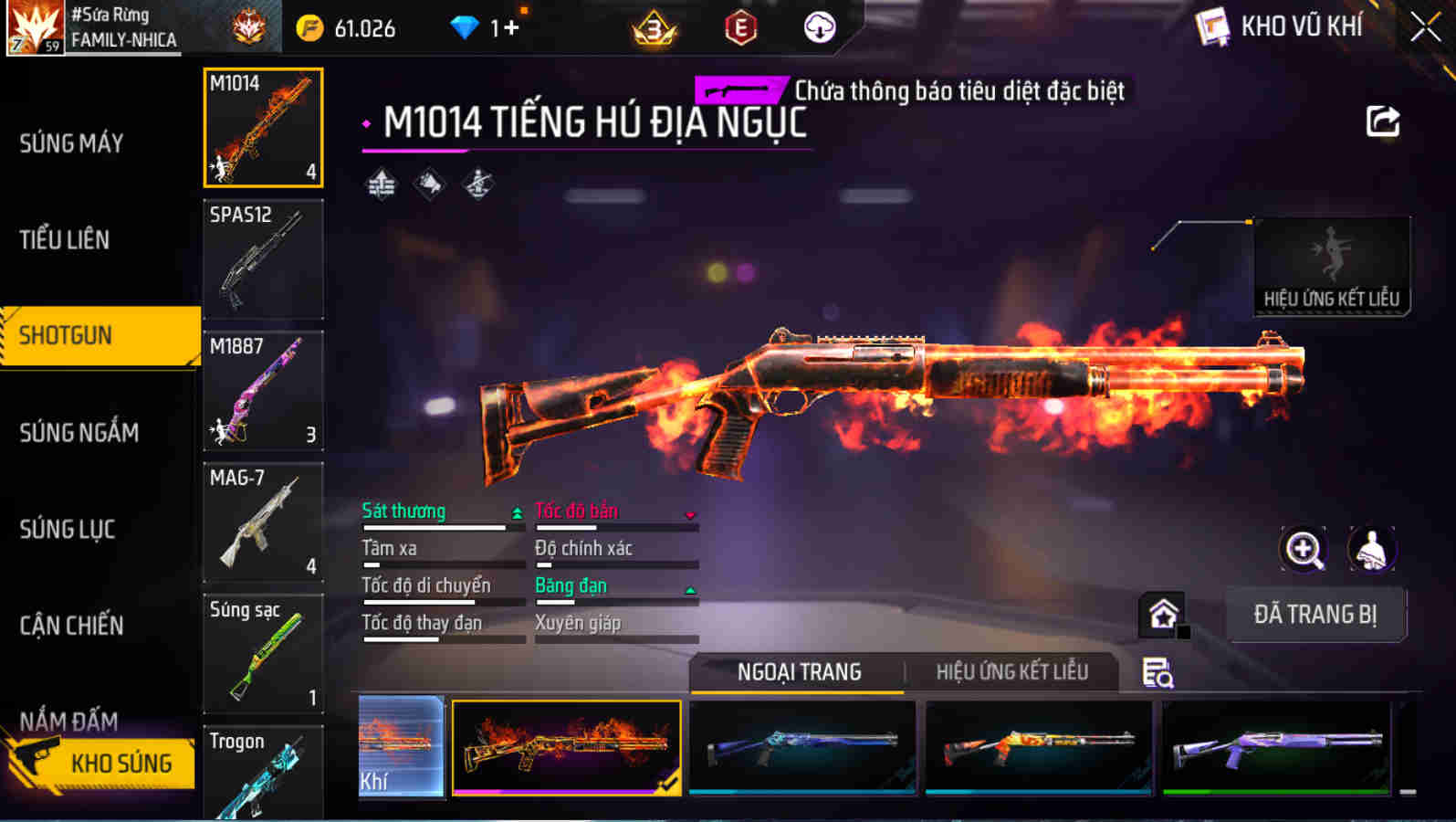Screen dimensions: 1456x822
Task: Toggle the Tốc độ bắn decrease indicator
Action: tap(691, 514)
